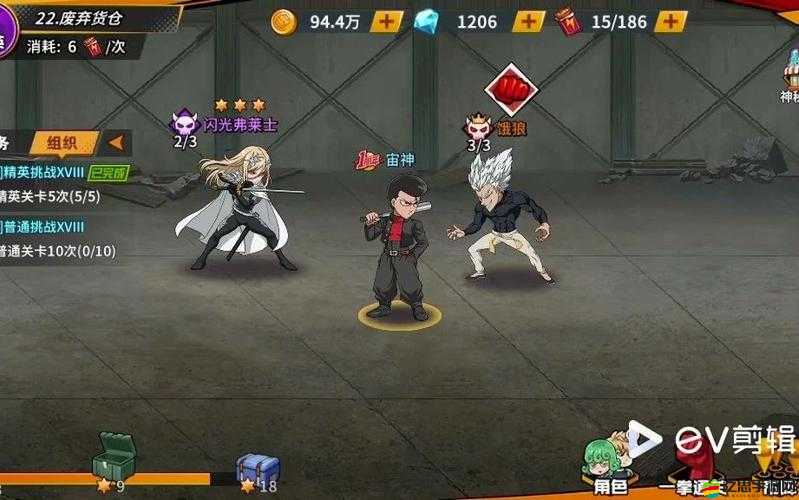799x500 pixels.
Task: Collapse the quest panel with orange arrow
Action: (116, 143)
